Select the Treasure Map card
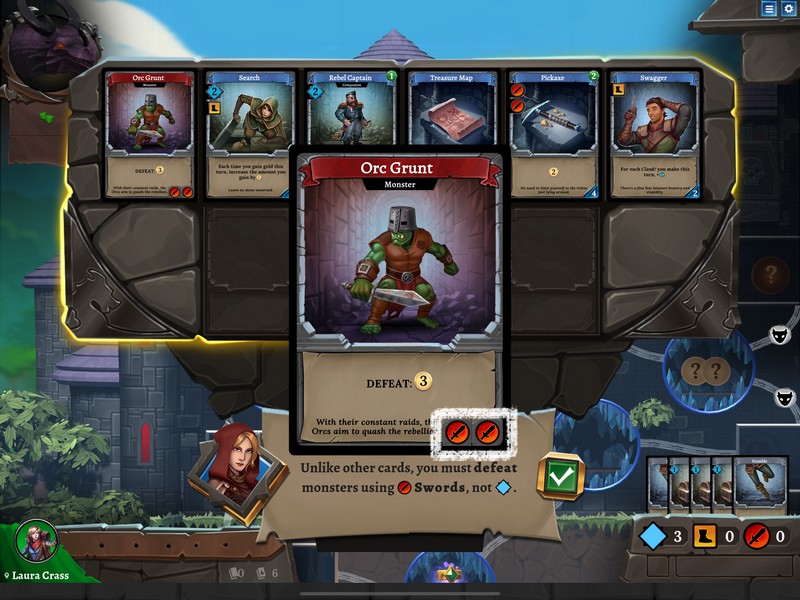 pyautogui.click(x=452, y=110)
